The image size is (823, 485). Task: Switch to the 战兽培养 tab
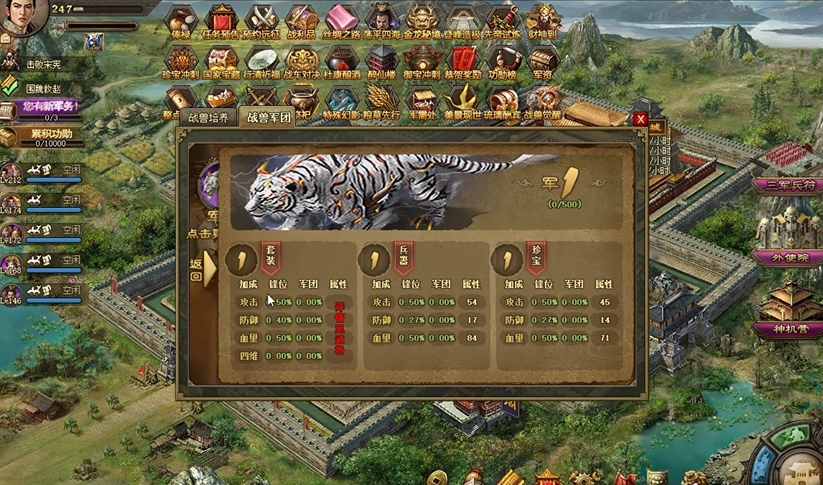210,117
